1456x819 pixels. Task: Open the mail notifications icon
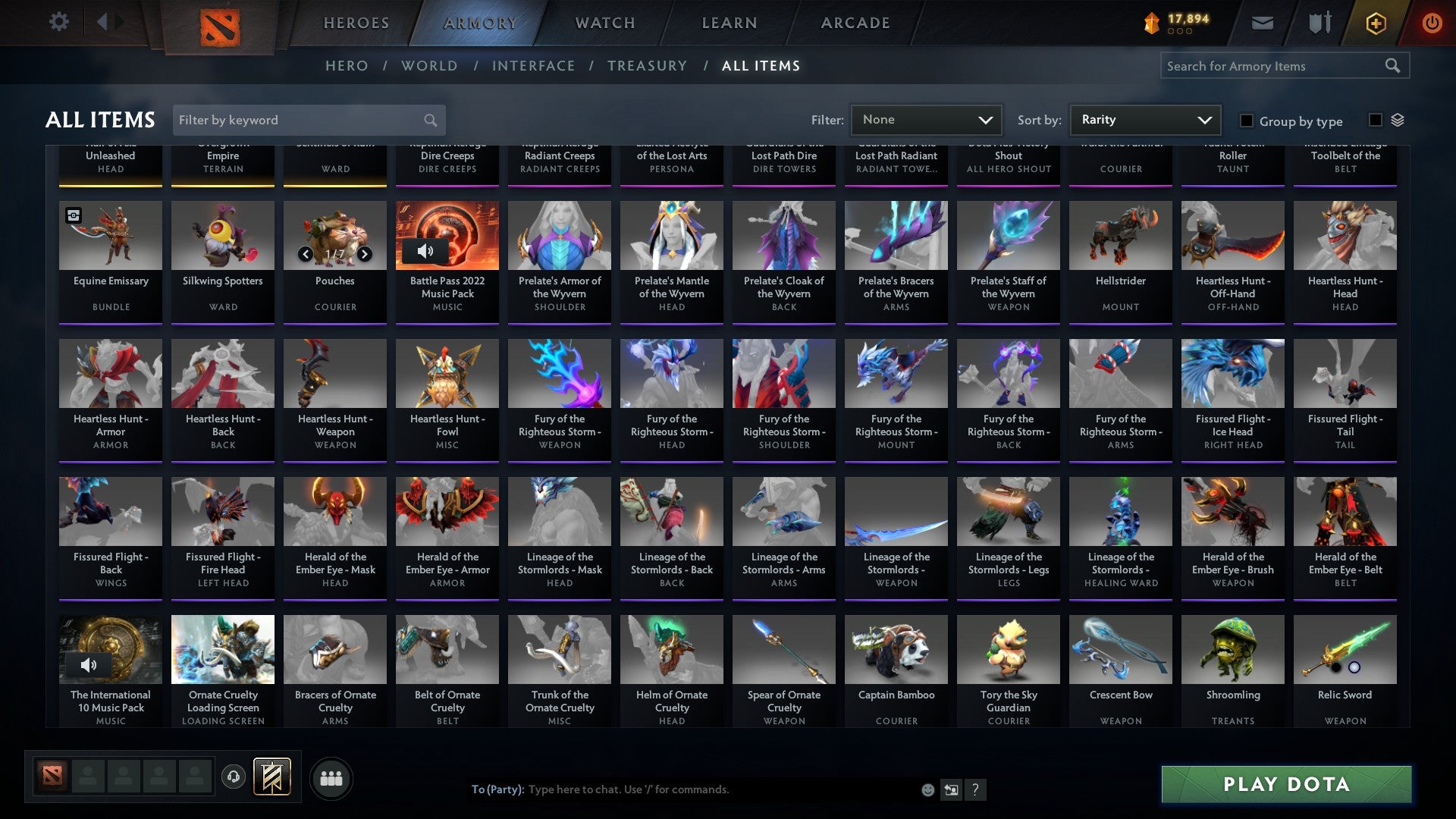(1263, 23)
